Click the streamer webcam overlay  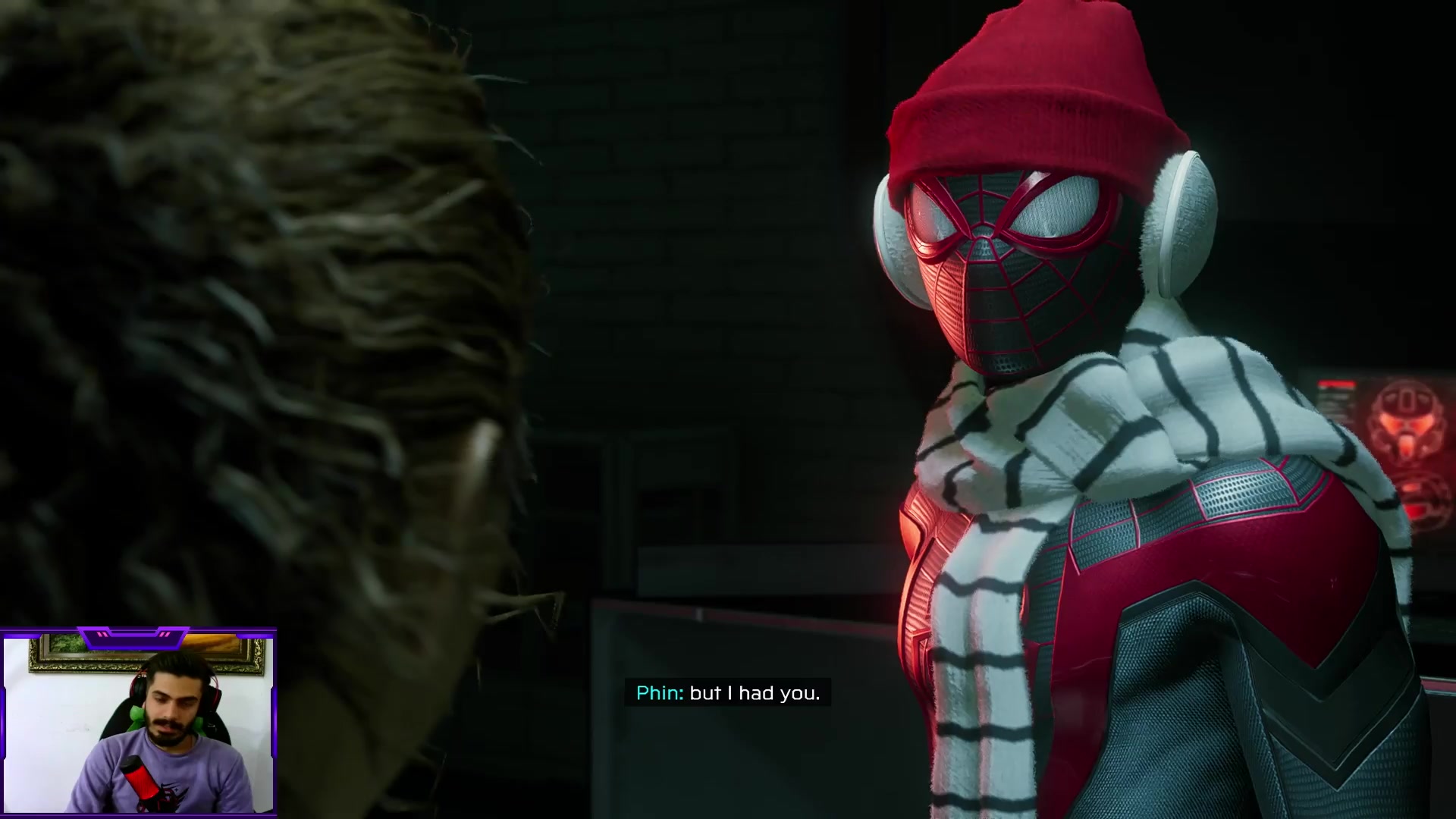click(x=139, y=723)
